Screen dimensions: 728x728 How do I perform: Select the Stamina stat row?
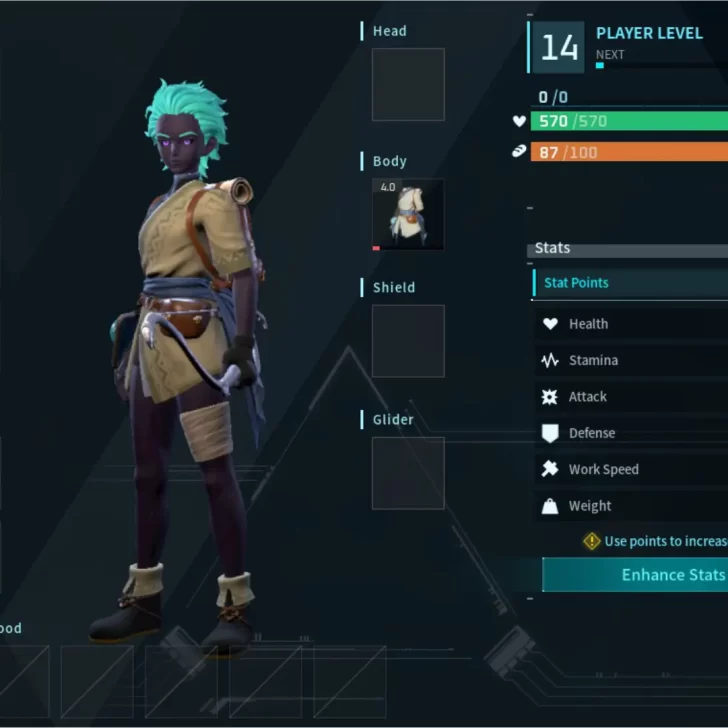tap(632, 360)
